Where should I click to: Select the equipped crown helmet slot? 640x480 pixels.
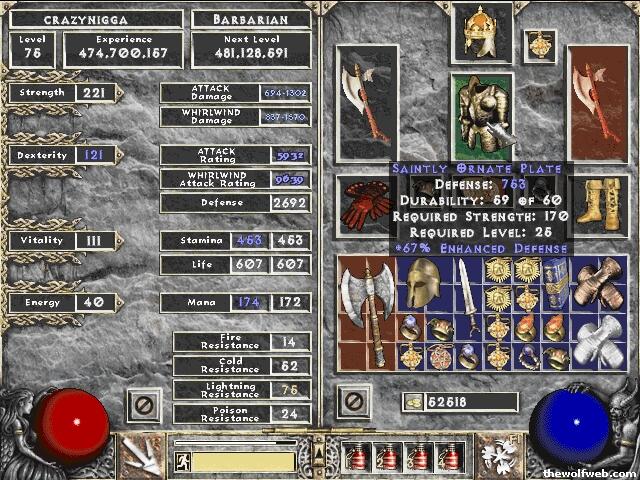(x=480, y=33)
